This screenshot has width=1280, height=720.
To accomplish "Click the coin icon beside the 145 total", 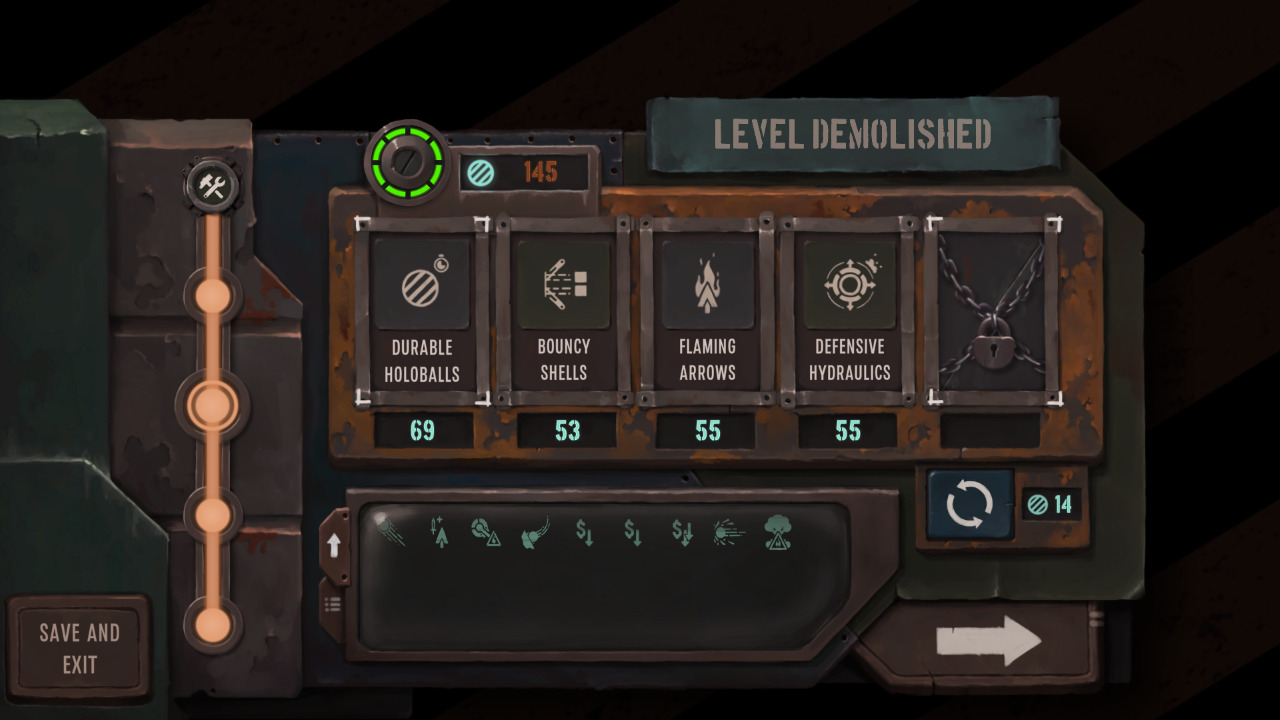I will pyautogui.click(x=481, y=171).
